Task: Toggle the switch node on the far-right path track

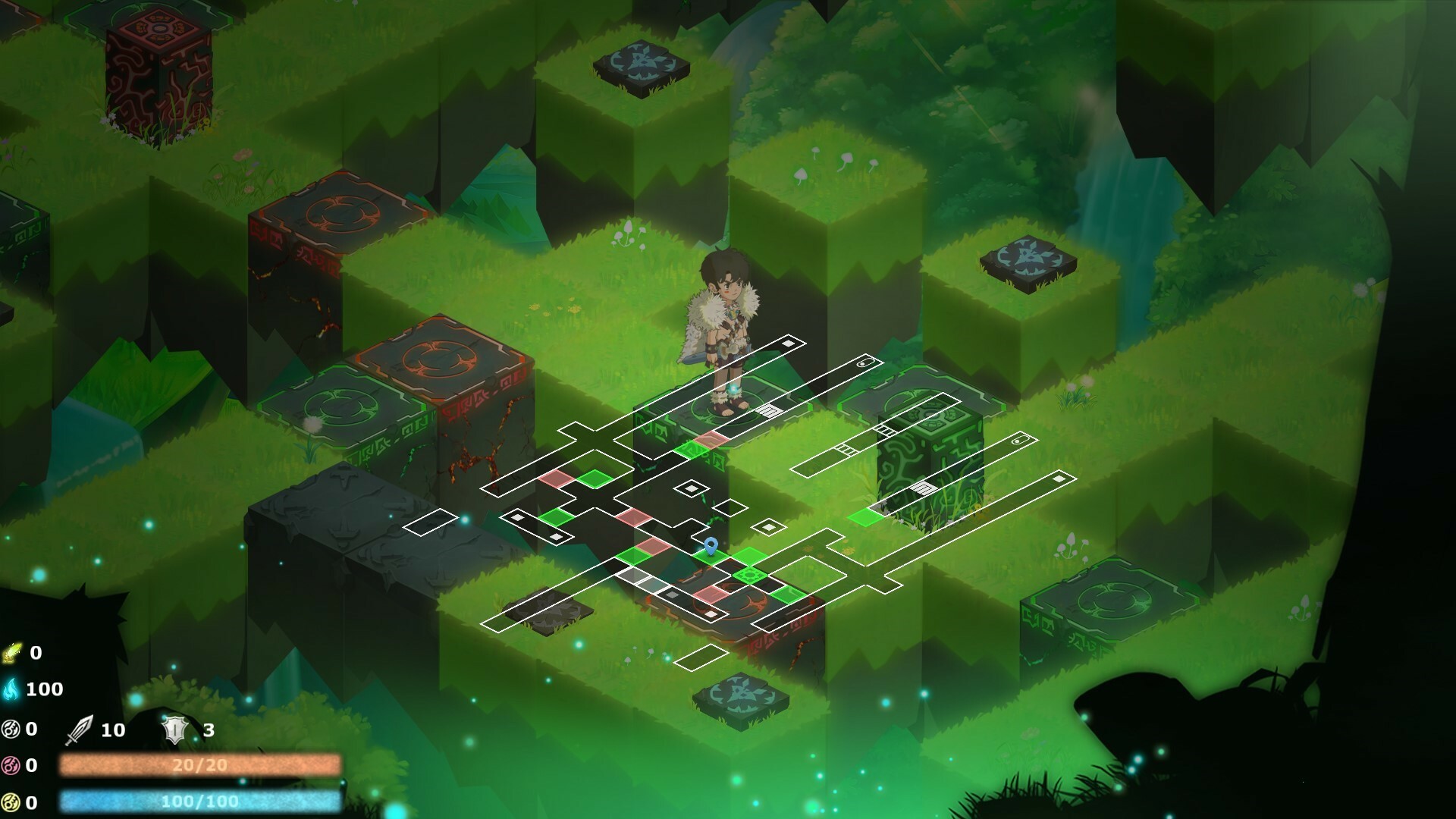Action: pyautogui.click(x=1018, y=441)
